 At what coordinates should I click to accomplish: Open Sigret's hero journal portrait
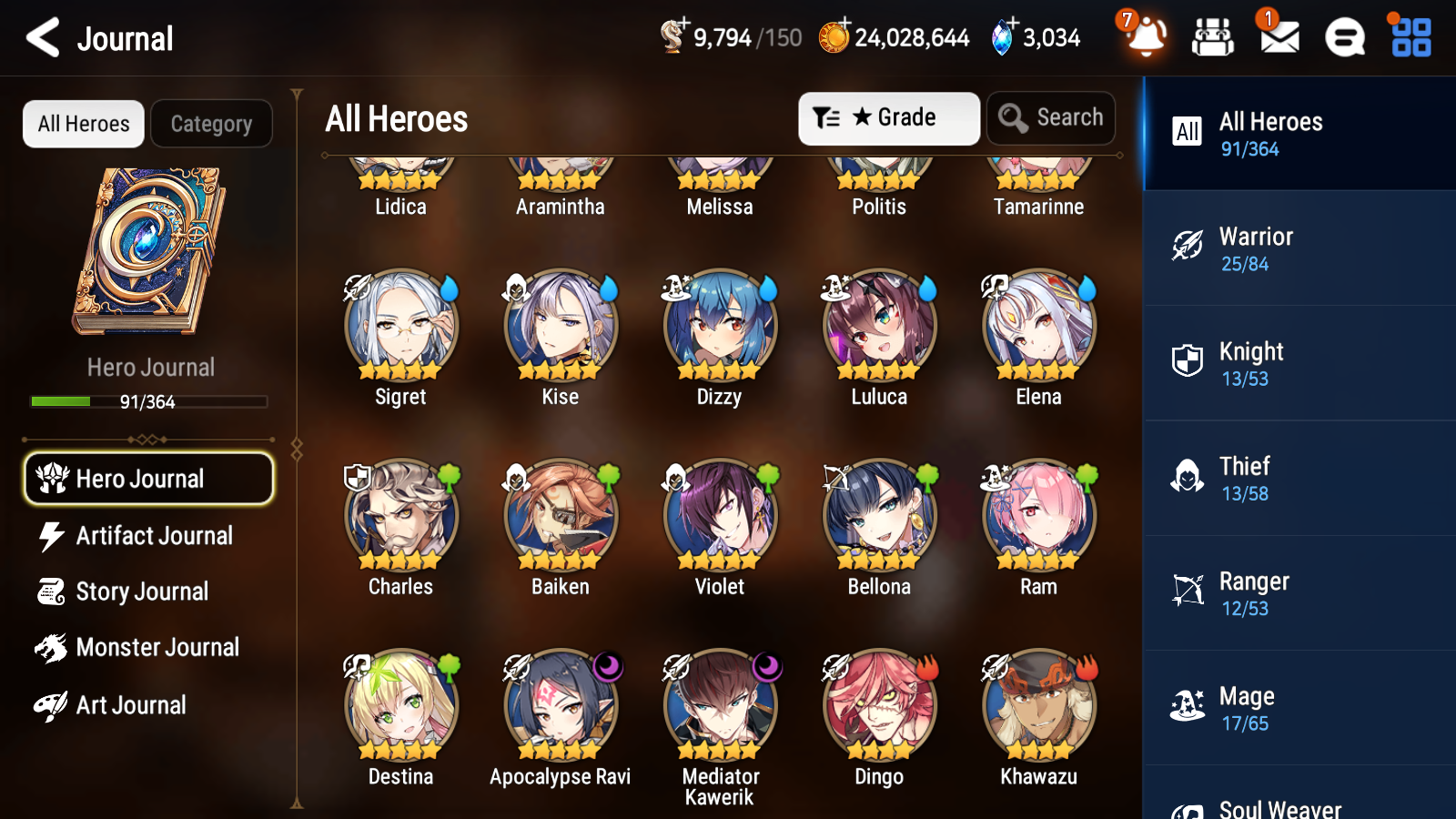point(400,327)
